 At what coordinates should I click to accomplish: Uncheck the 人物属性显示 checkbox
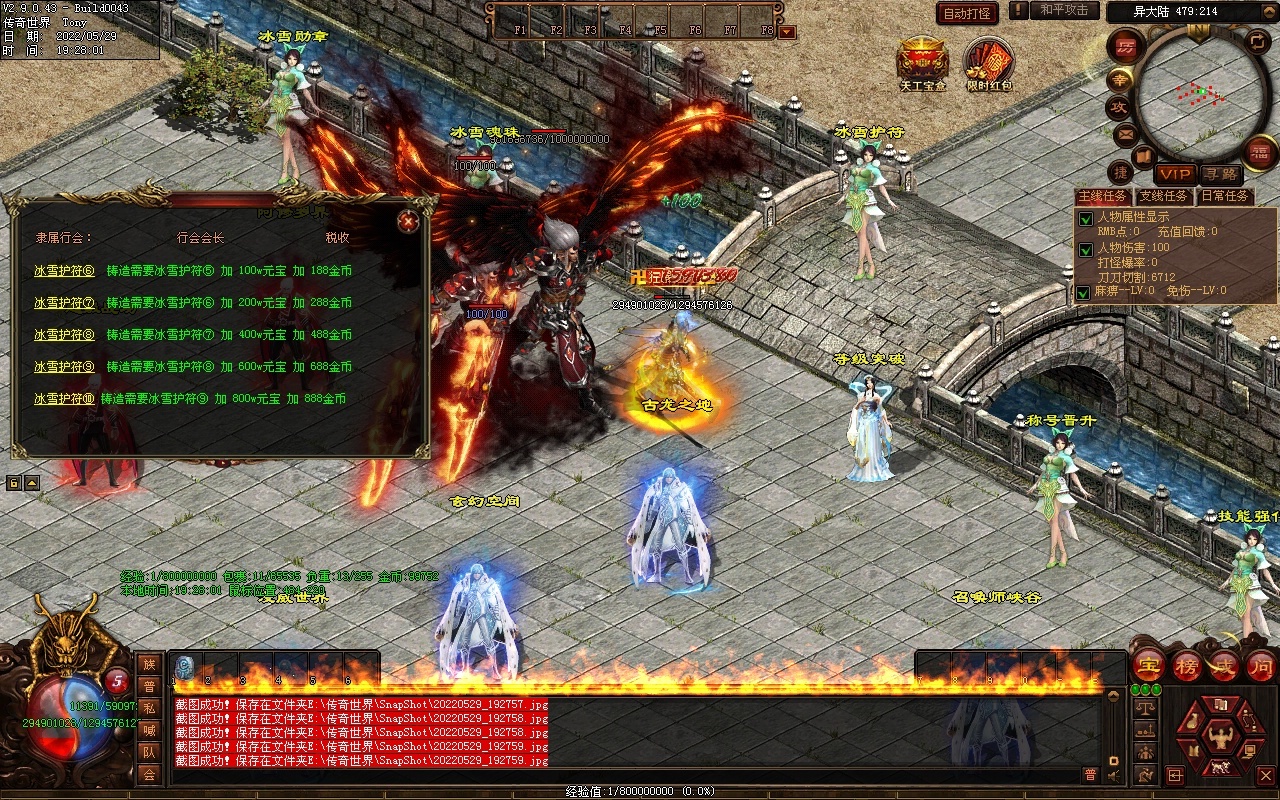(x=1084, y=219)
